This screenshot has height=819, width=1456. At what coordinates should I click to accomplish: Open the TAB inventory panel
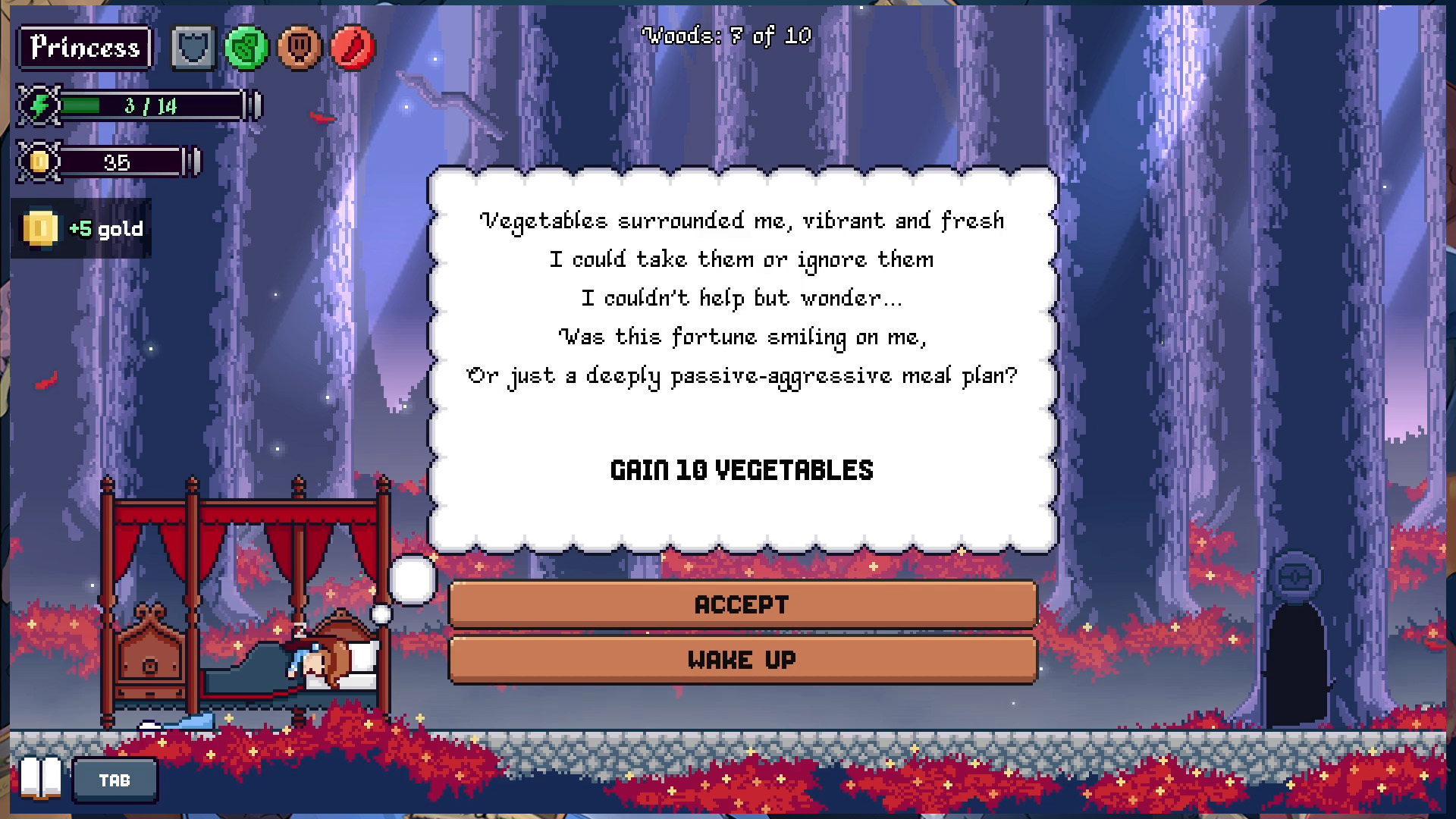tap(115, 779)
